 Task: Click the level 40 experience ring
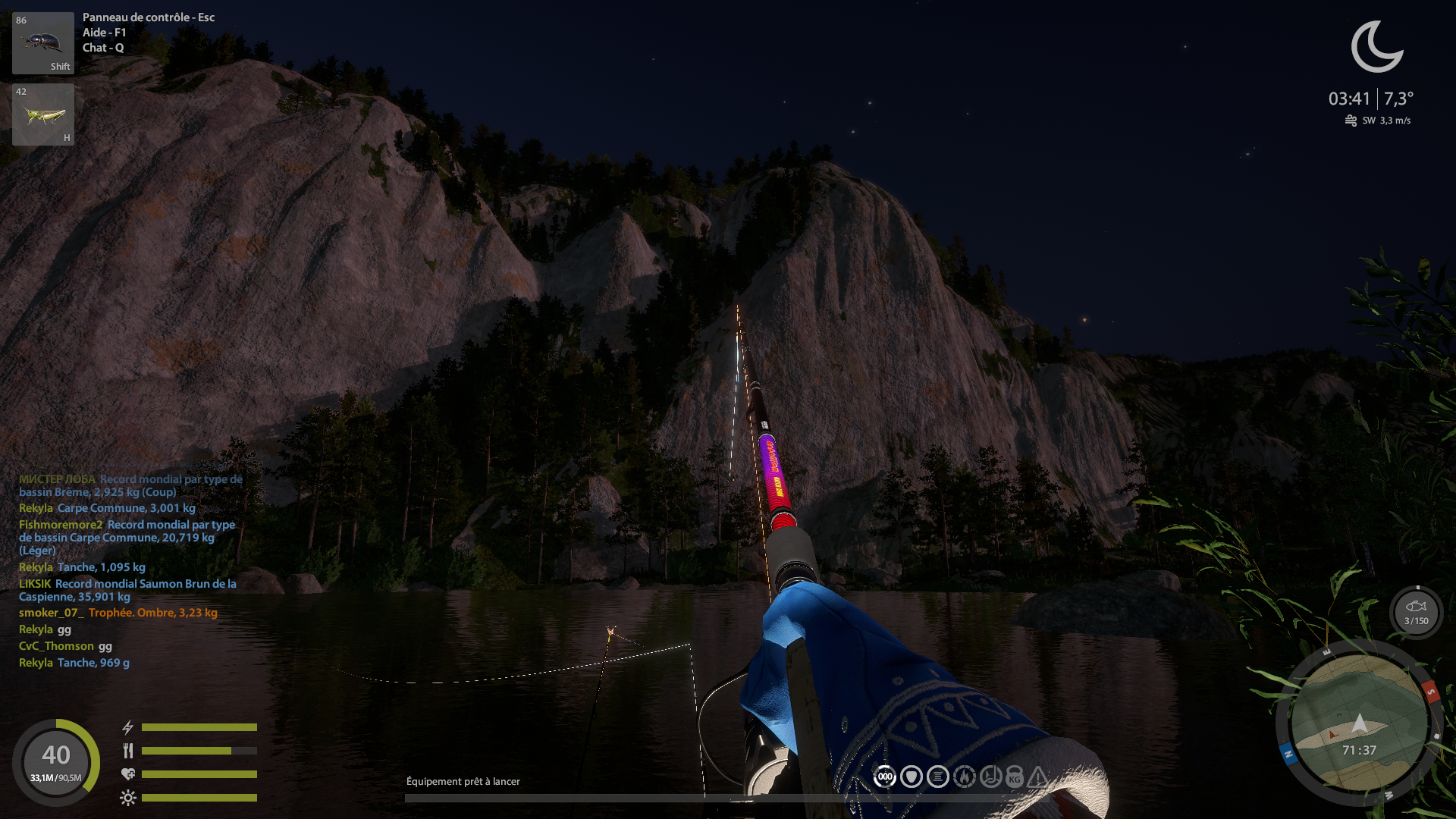coord(56,761)
